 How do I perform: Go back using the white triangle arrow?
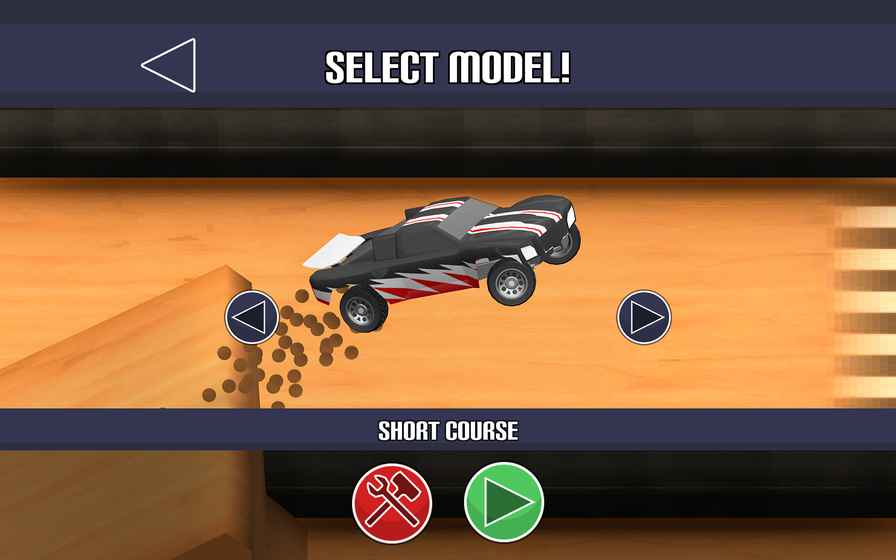[170, 66]
